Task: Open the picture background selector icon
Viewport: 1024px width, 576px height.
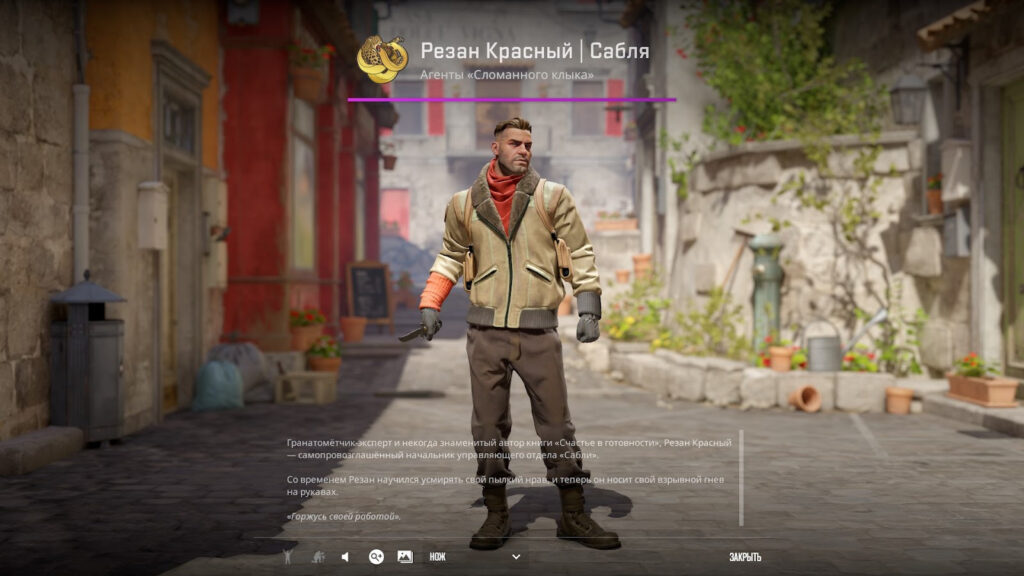Action: click(x=405, y=557)
